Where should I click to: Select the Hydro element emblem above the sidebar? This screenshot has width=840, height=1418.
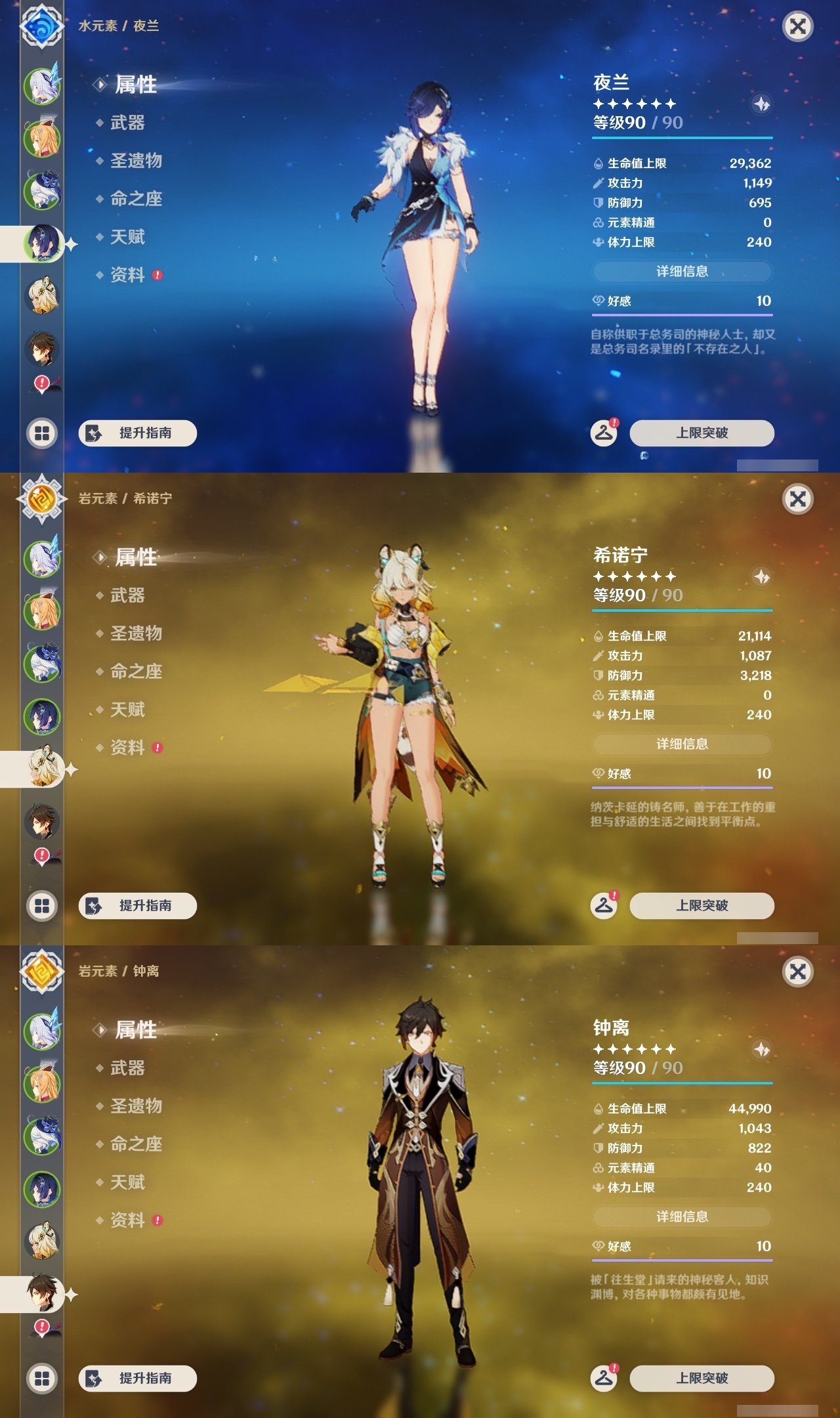[41, 26]
